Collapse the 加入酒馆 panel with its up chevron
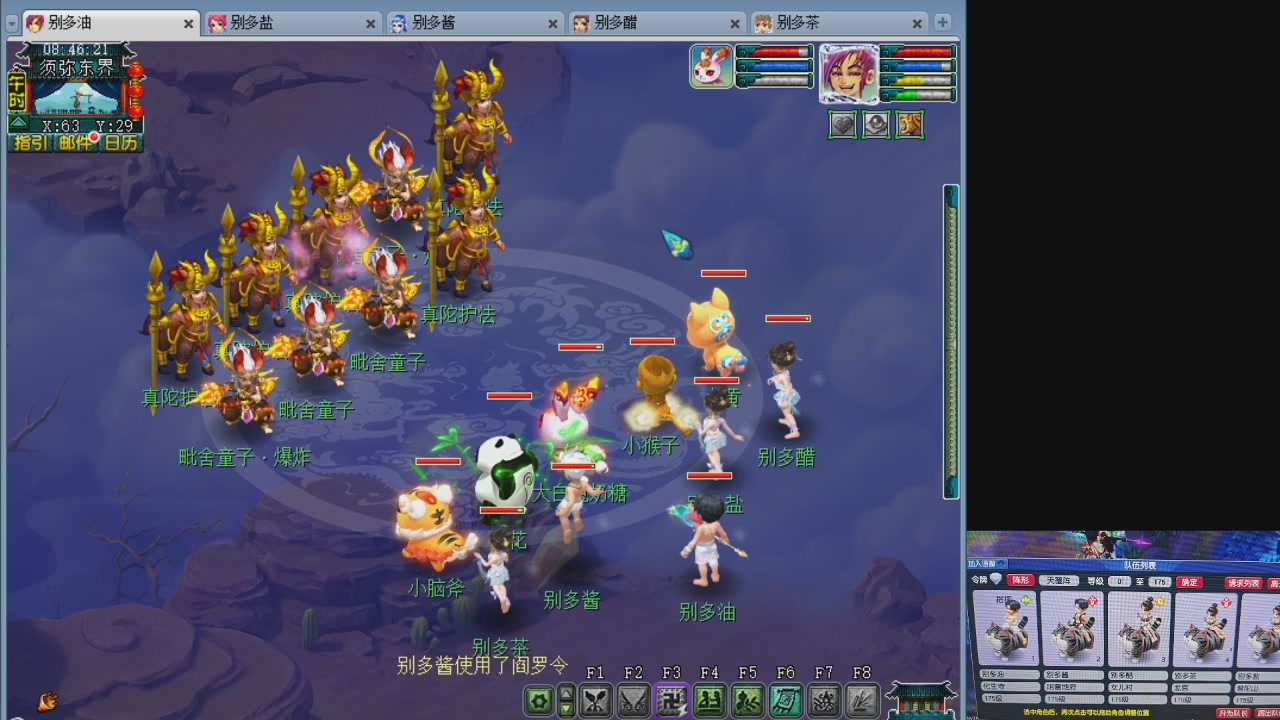Viewport: 1280px width, 720px height. point(1001,562)
